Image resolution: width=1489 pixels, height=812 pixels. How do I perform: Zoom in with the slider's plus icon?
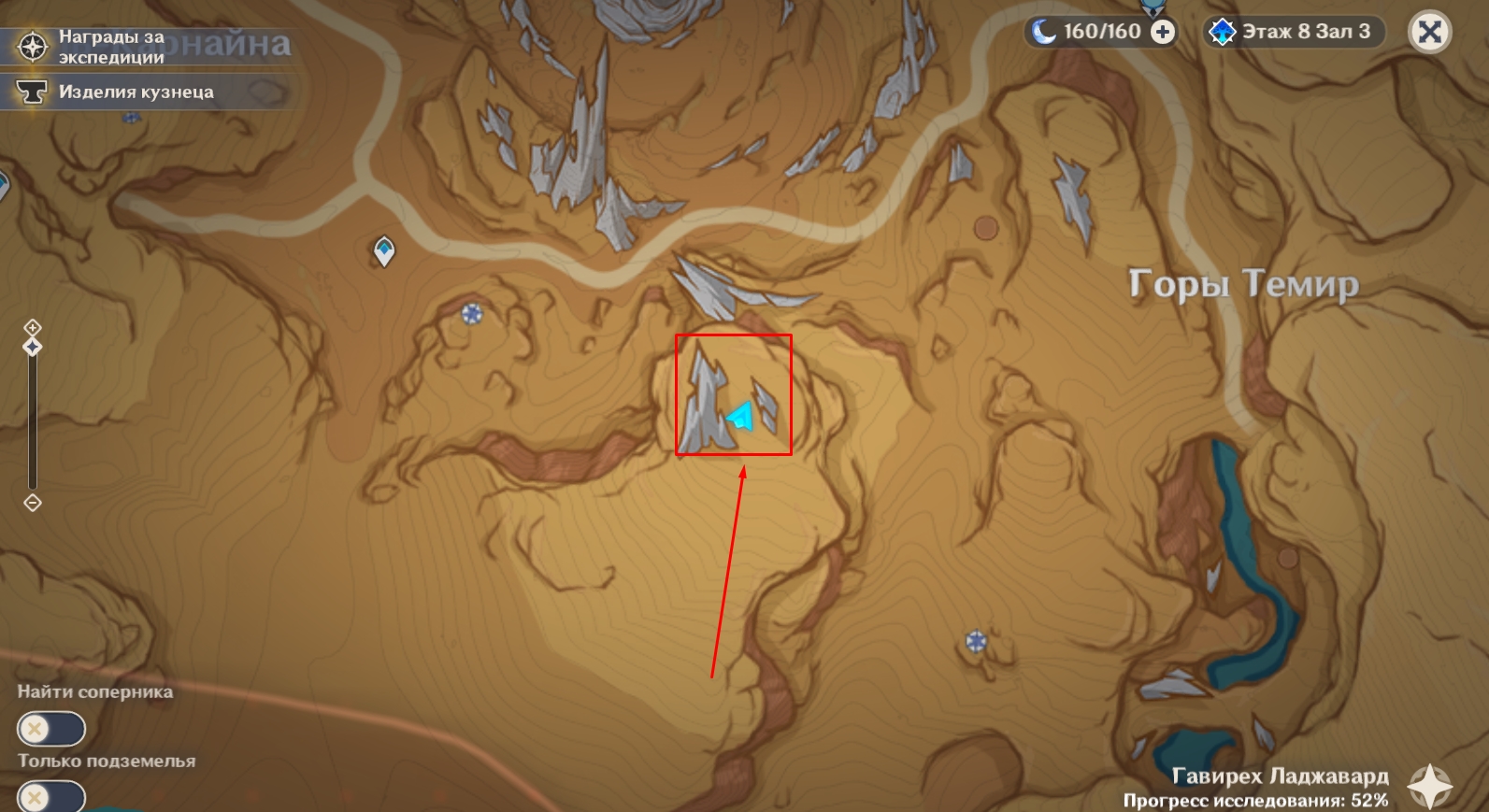(x=33, y=327)
